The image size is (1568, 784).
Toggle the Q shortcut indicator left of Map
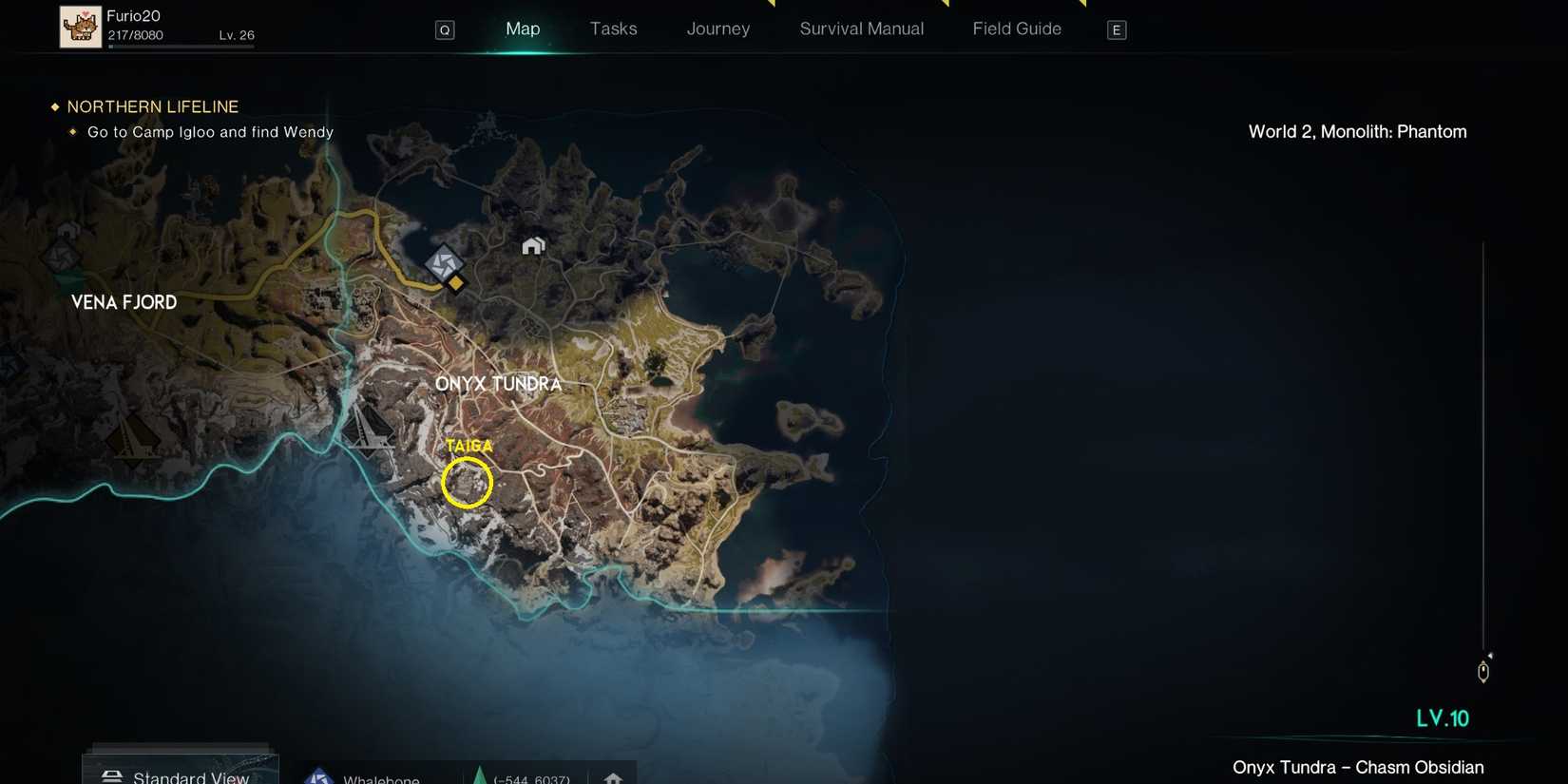click(x=444, y=29)
